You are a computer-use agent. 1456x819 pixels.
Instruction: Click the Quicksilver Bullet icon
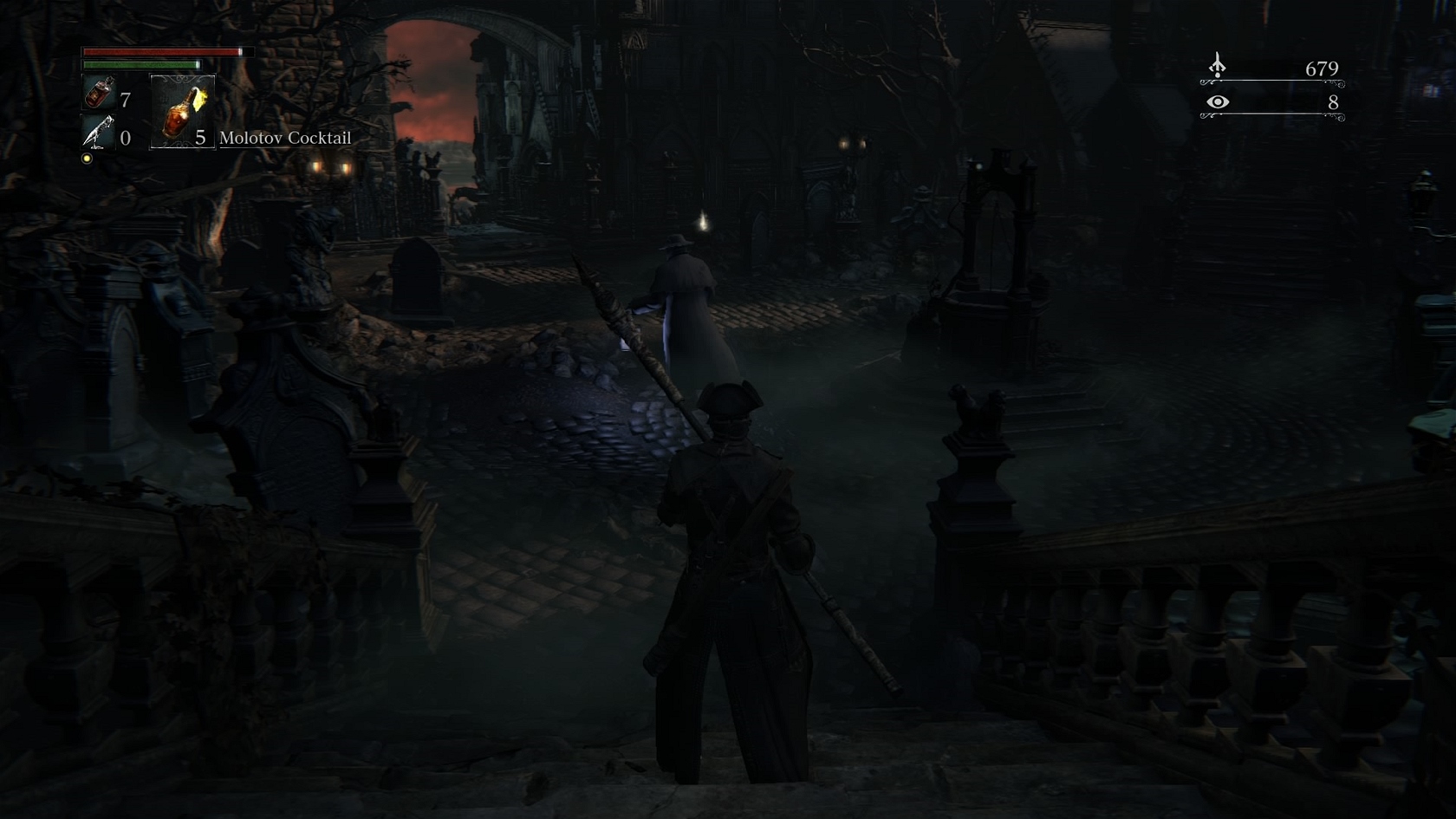pos(98,133)
